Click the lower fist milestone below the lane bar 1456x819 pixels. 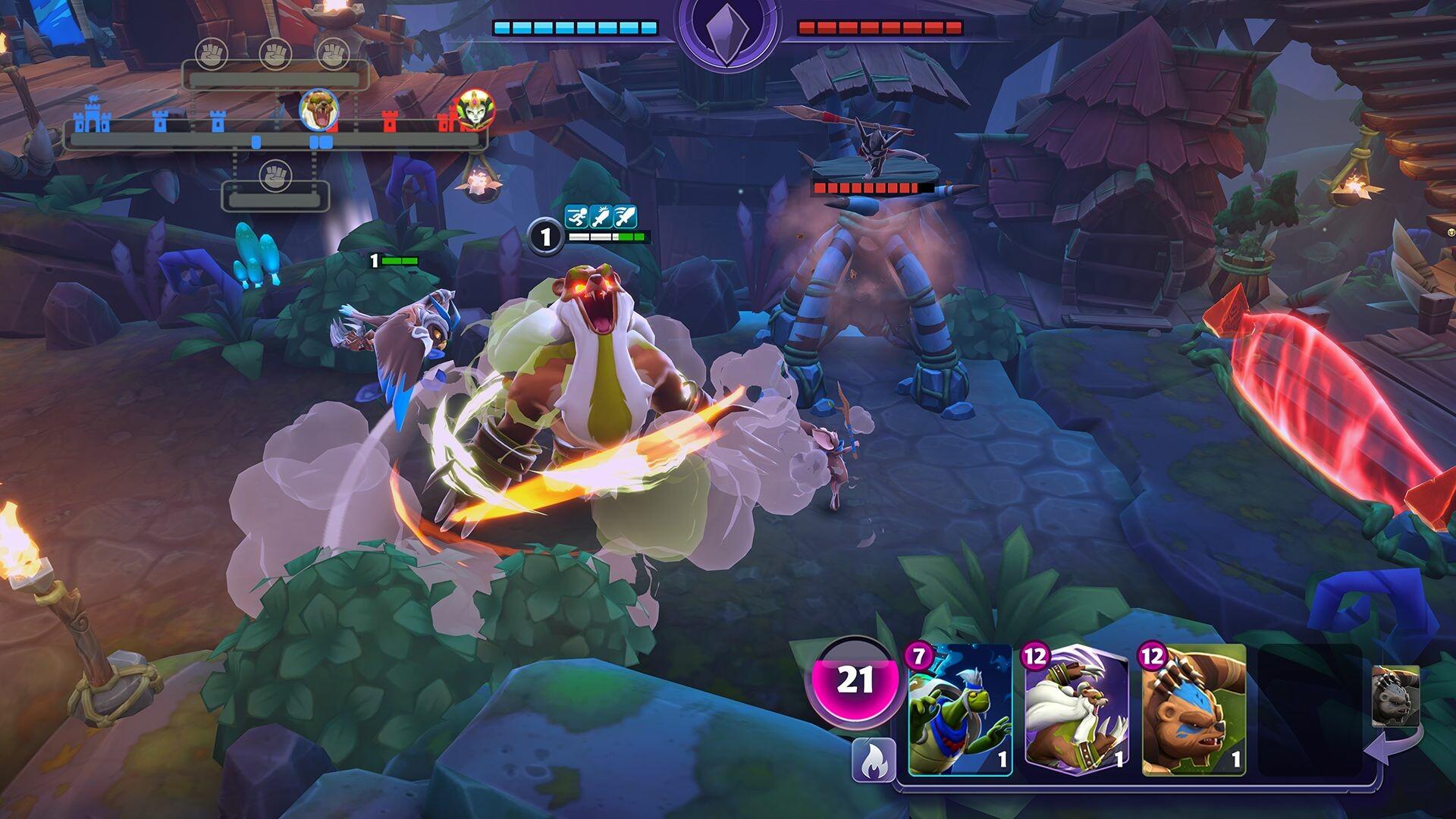tap(275, 173)
